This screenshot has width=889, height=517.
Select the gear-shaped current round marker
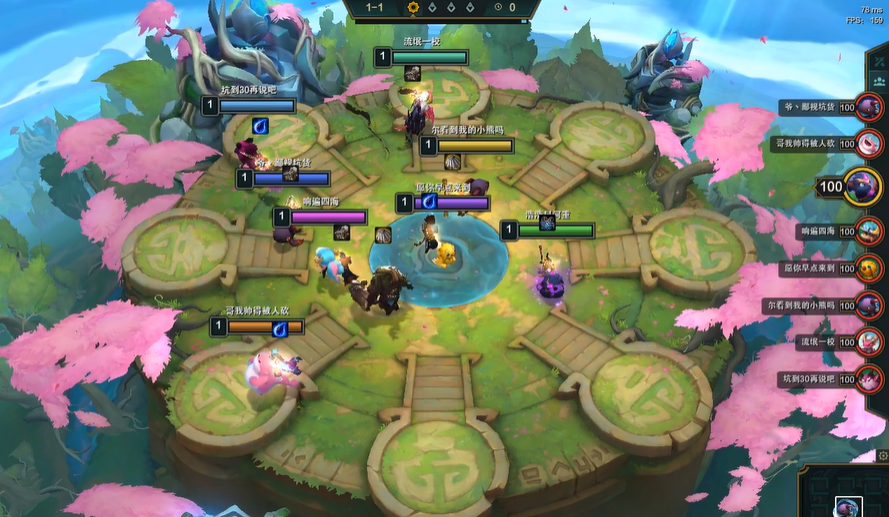point(412,8)
